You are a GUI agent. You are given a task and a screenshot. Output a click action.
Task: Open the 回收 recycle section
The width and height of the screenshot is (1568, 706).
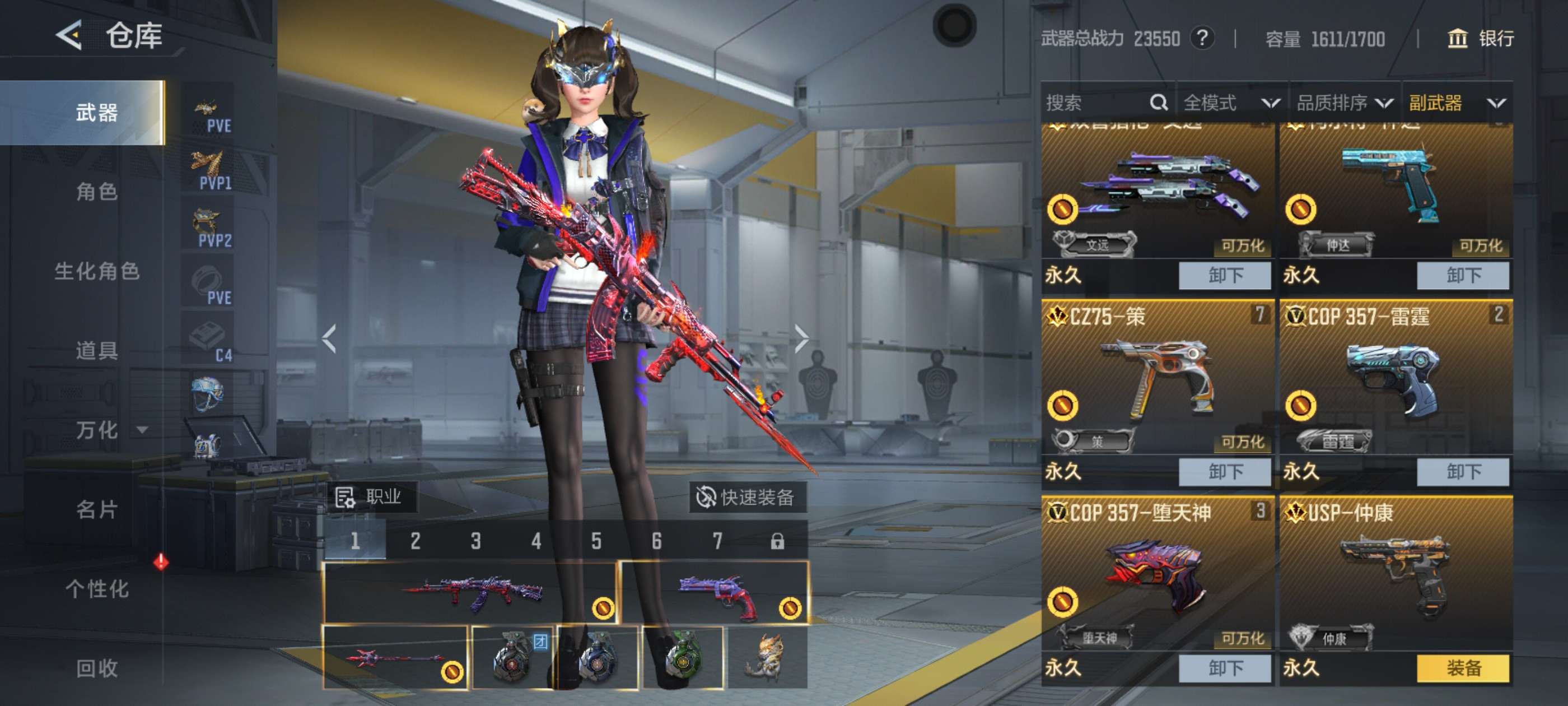tap(96, 668)
